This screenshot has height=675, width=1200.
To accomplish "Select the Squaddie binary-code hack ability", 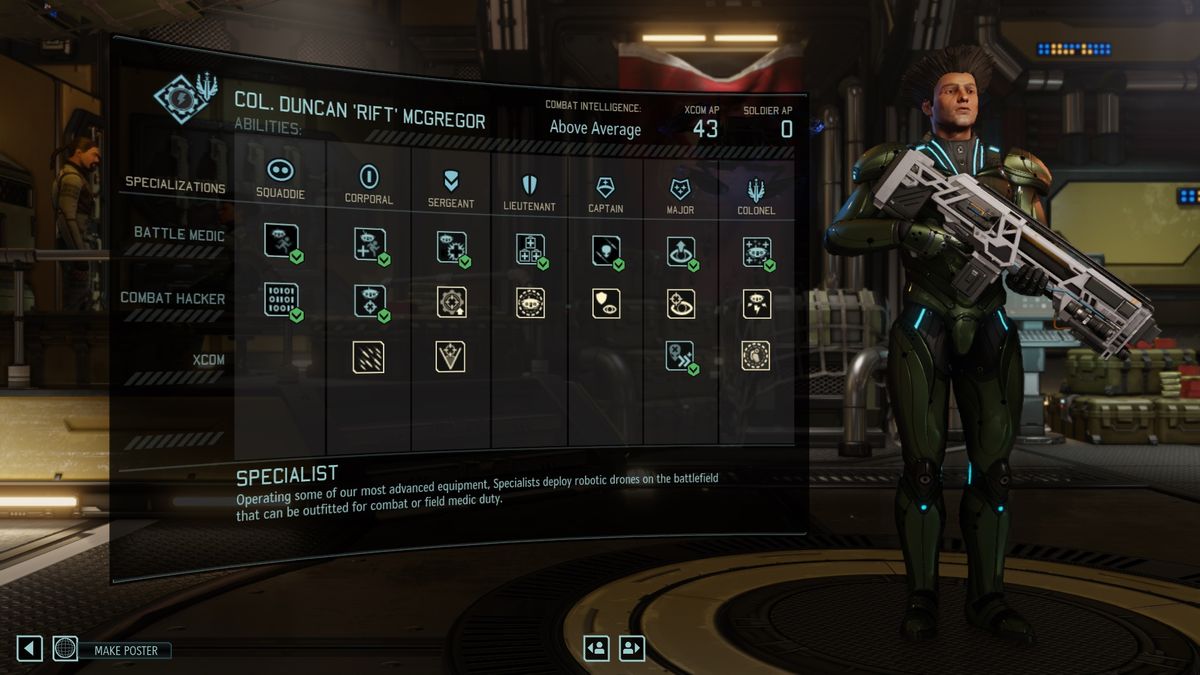I will coord(281,300).
